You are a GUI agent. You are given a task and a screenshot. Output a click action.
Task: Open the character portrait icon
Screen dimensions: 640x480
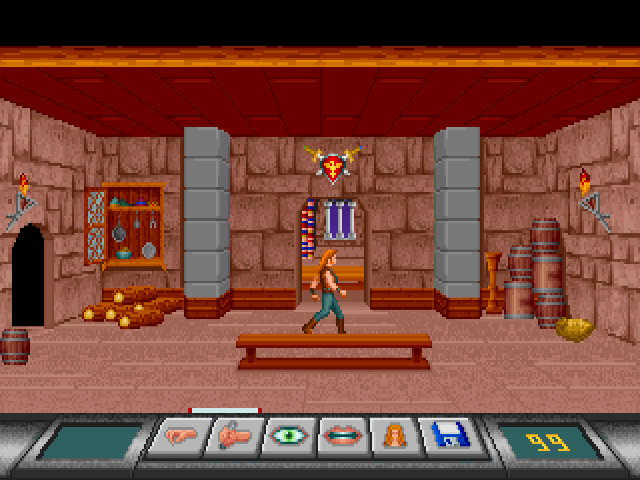(393, 438)
